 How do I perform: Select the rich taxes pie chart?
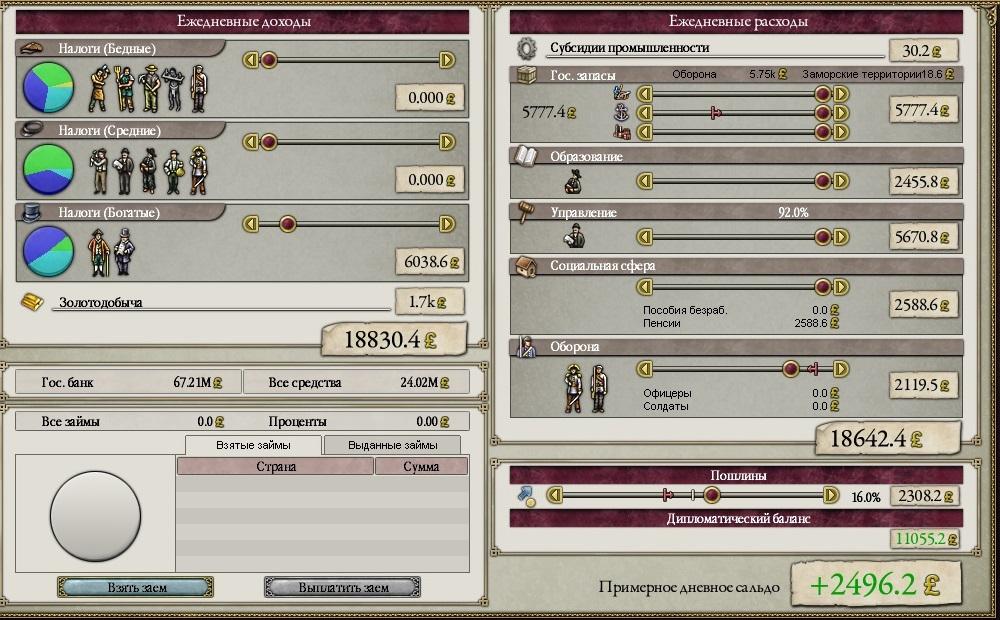tap(49, 251)
